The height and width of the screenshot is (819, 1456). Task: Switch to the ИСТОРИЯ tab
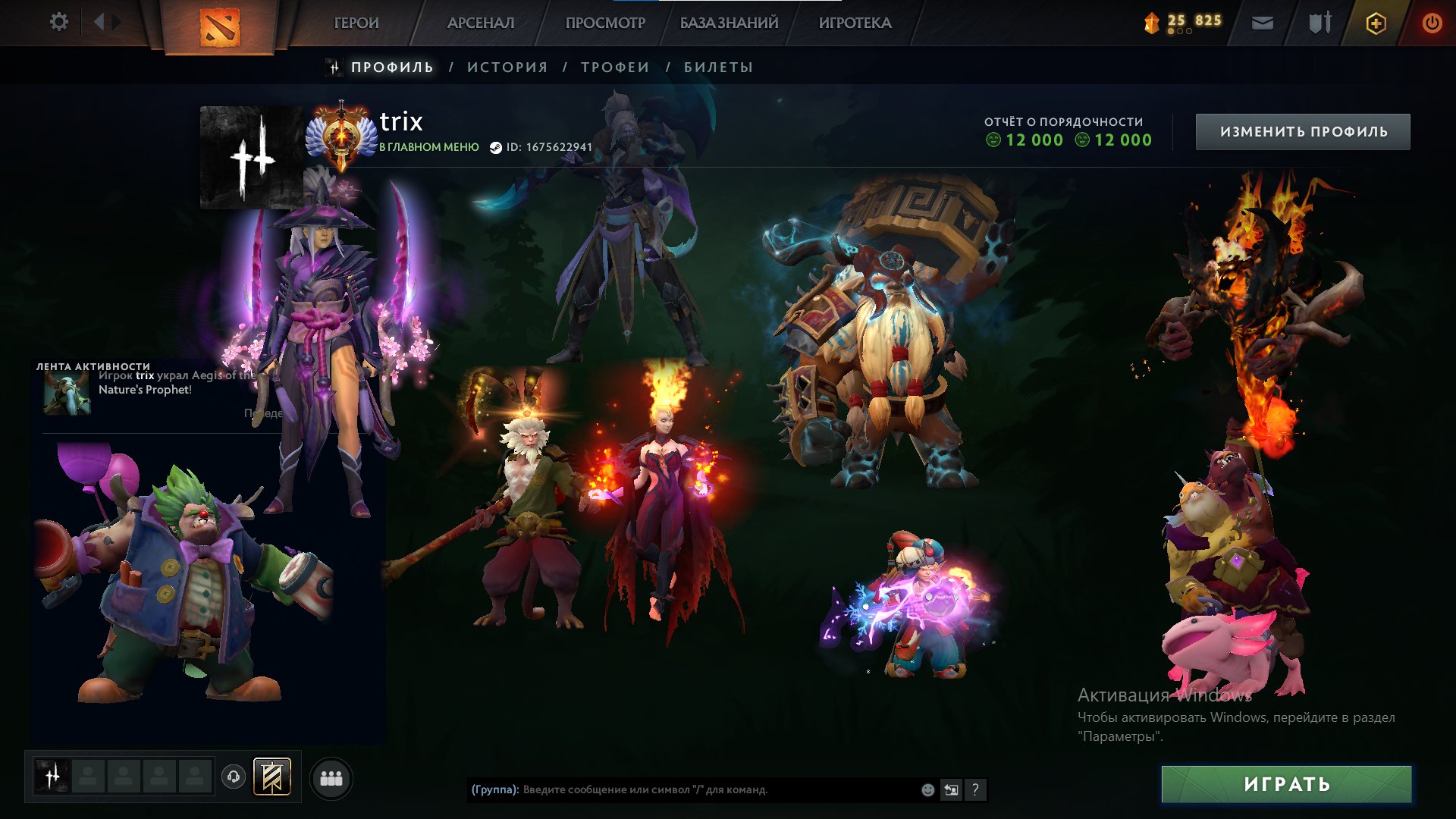click(x=508, y=67)
